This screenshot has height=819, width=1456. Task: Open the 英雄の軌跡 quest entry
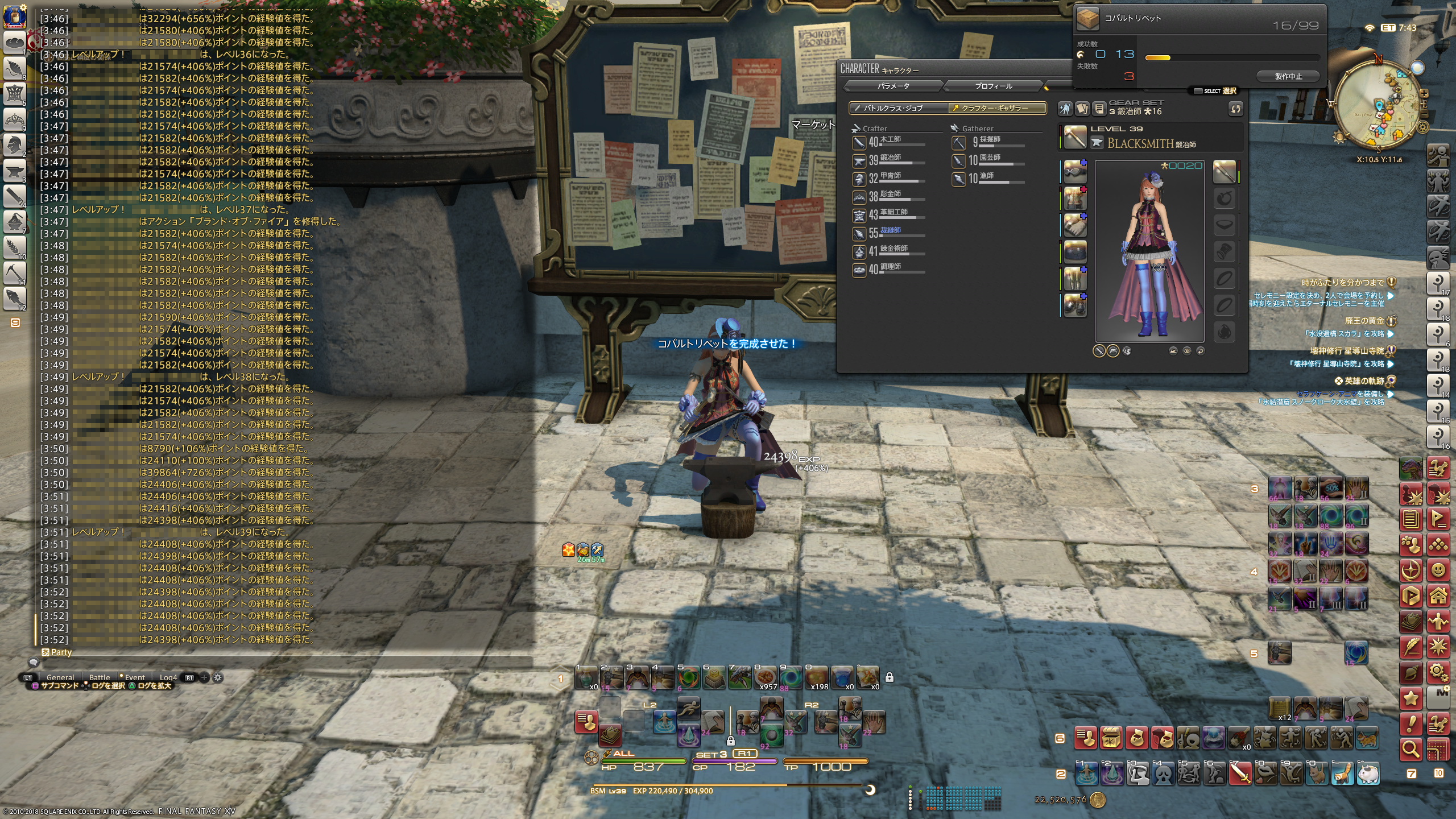(x=1363, y=381)
